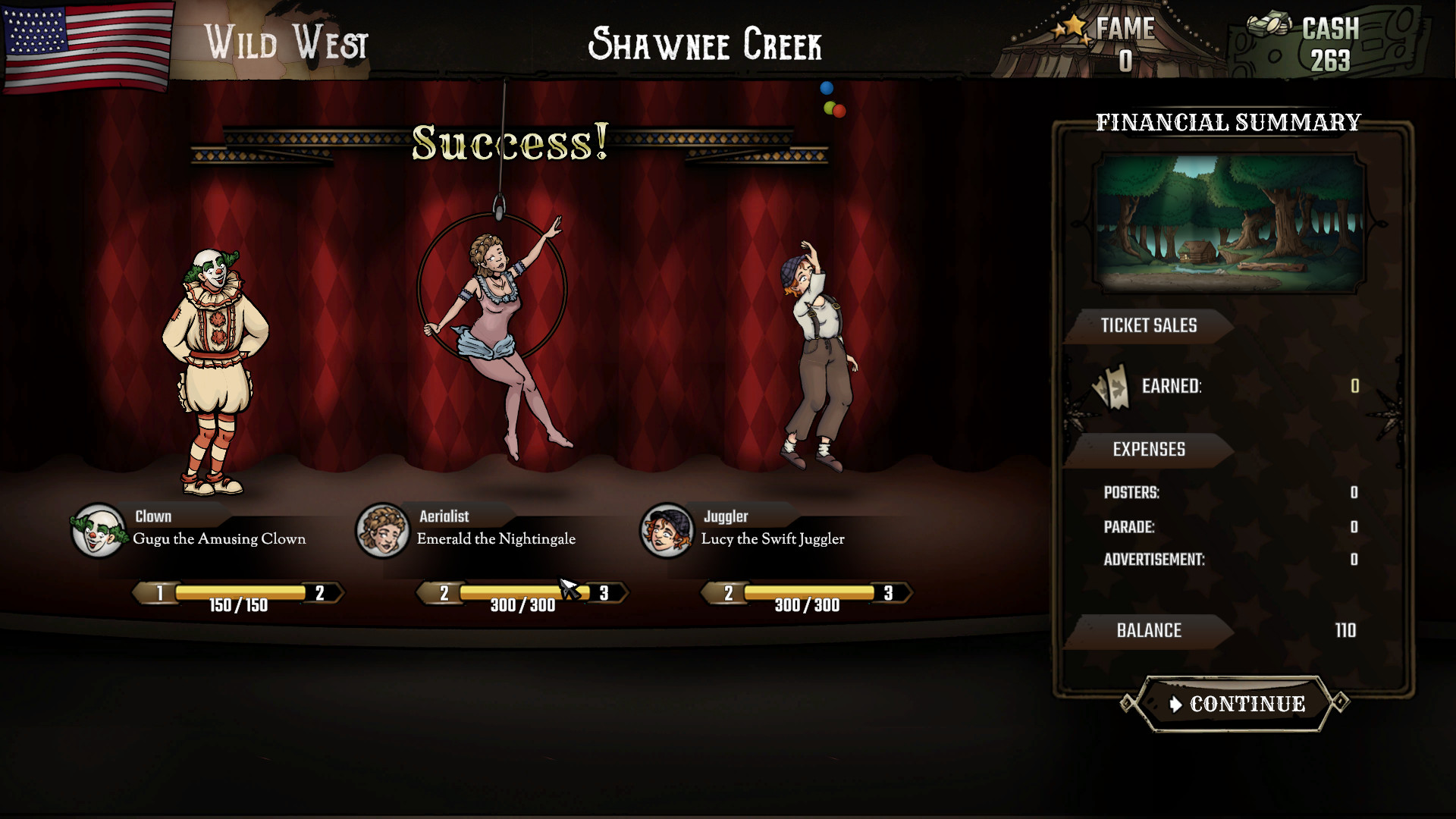Click the Wild West region banner

(287, 43)
